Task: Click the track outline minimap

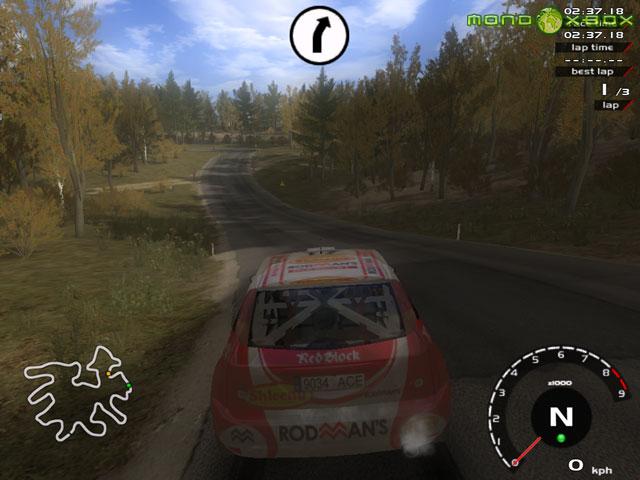Action: 78,391
